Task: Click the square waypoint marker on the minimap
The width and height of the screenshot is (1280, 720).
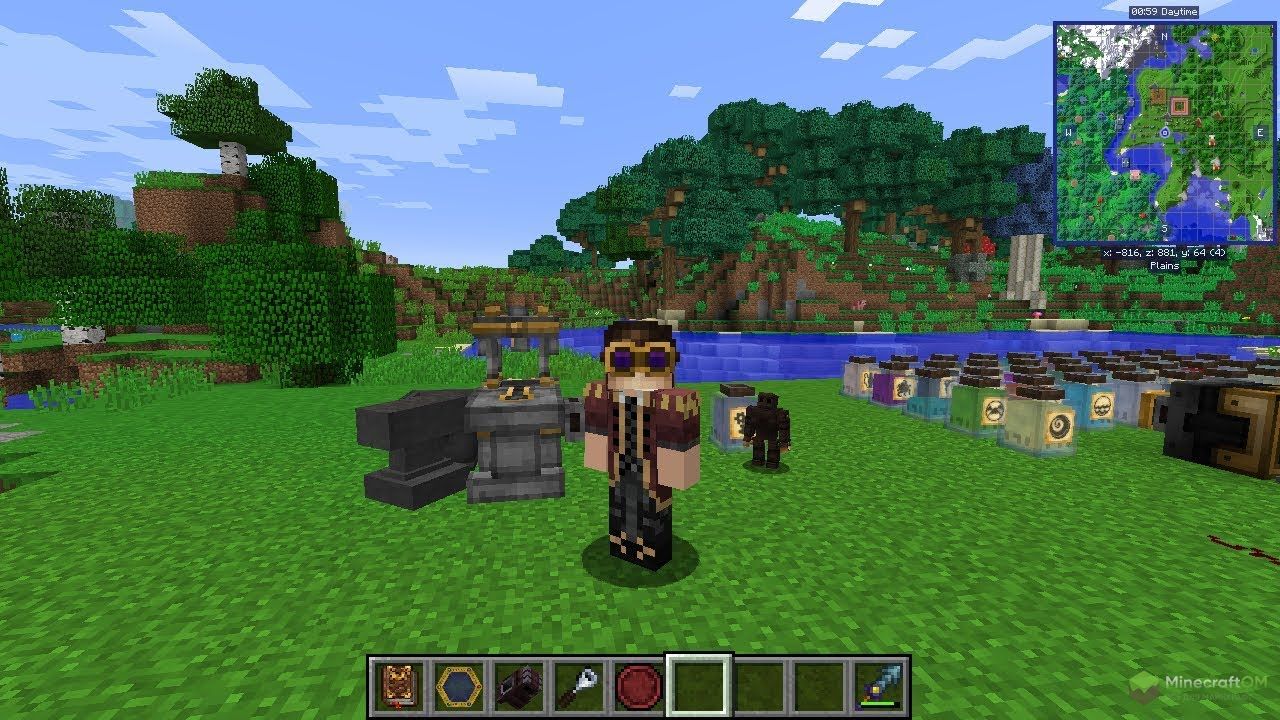Action: tap(1181, 105)
